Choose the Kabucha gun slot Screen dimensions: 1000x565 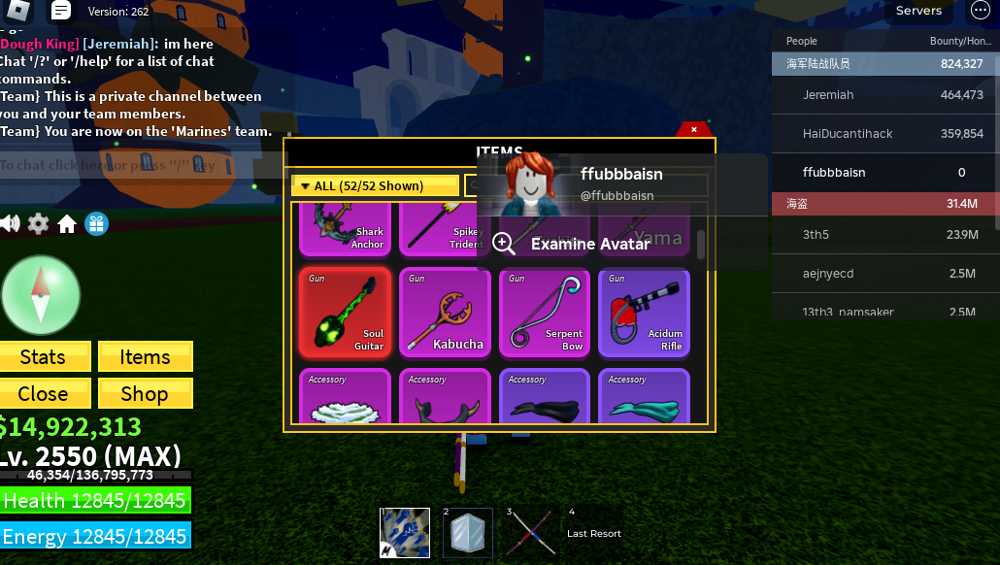(x=445, y=312)
